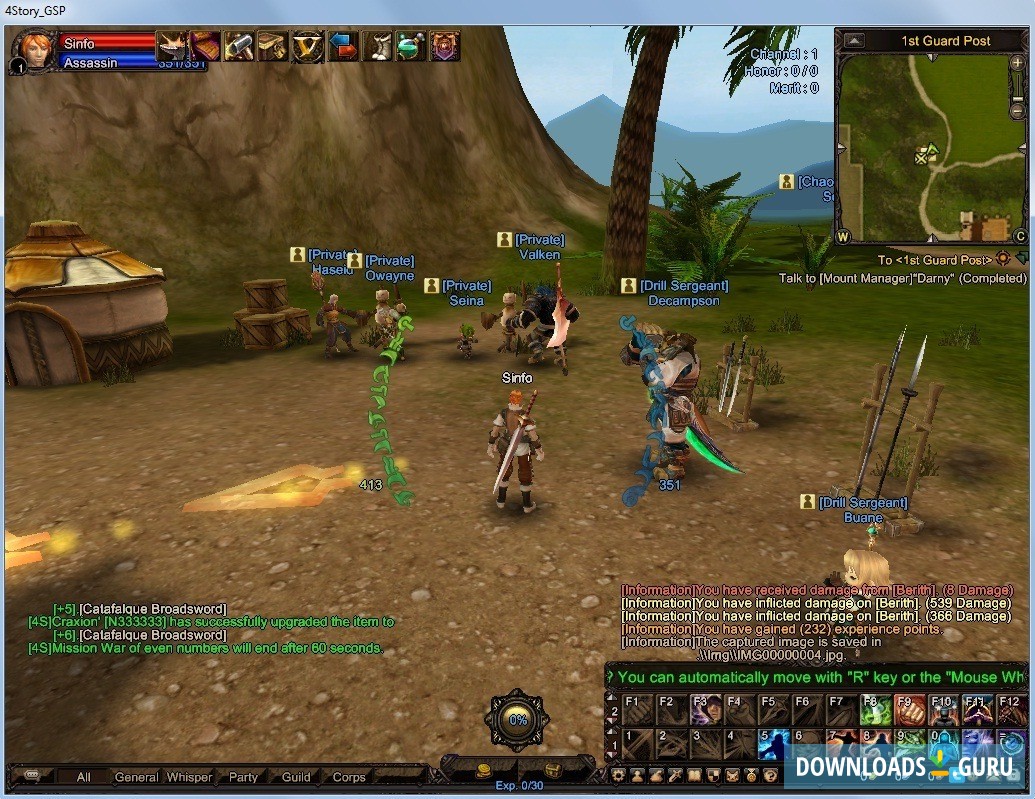
Task: Switch to the Guild chat tab
Action: point(296,777)
